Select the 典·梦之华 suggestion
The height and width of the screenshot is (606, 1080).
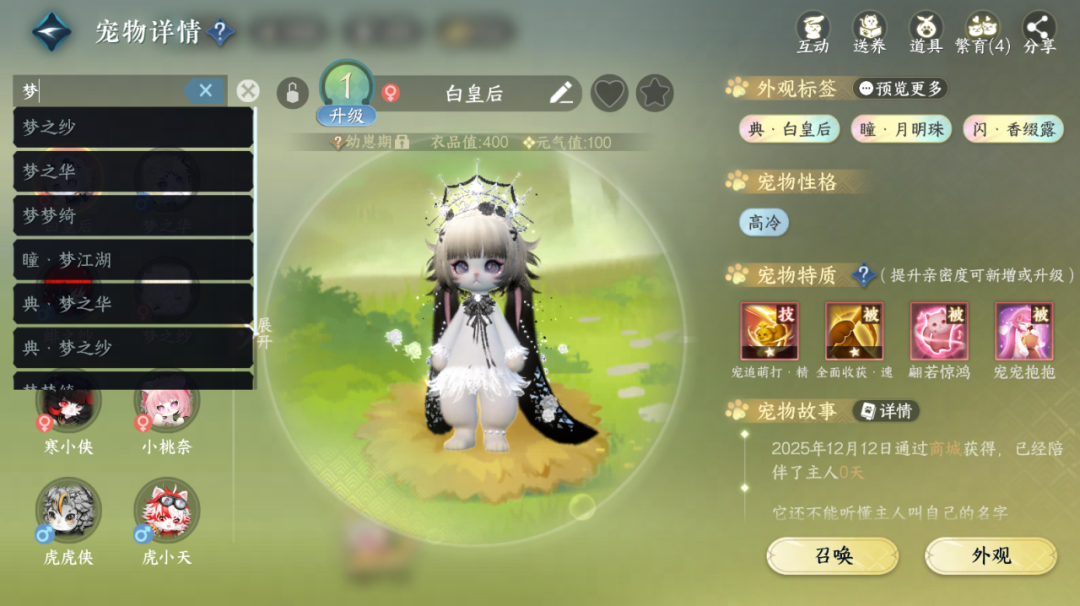132,304
